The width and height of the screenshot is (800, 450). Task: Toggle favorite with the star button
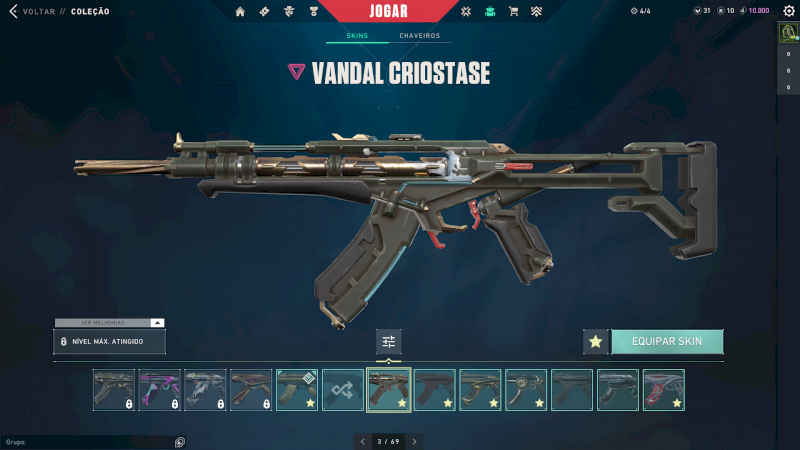(x=596, y=342)
